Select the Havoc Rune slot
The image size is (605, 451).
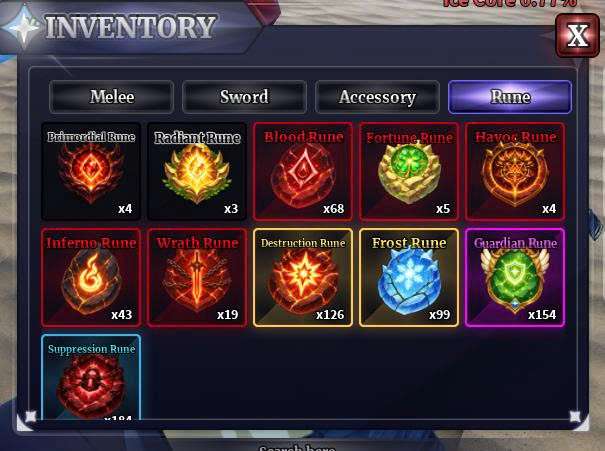pyautogui.click(x=515, y=171)
